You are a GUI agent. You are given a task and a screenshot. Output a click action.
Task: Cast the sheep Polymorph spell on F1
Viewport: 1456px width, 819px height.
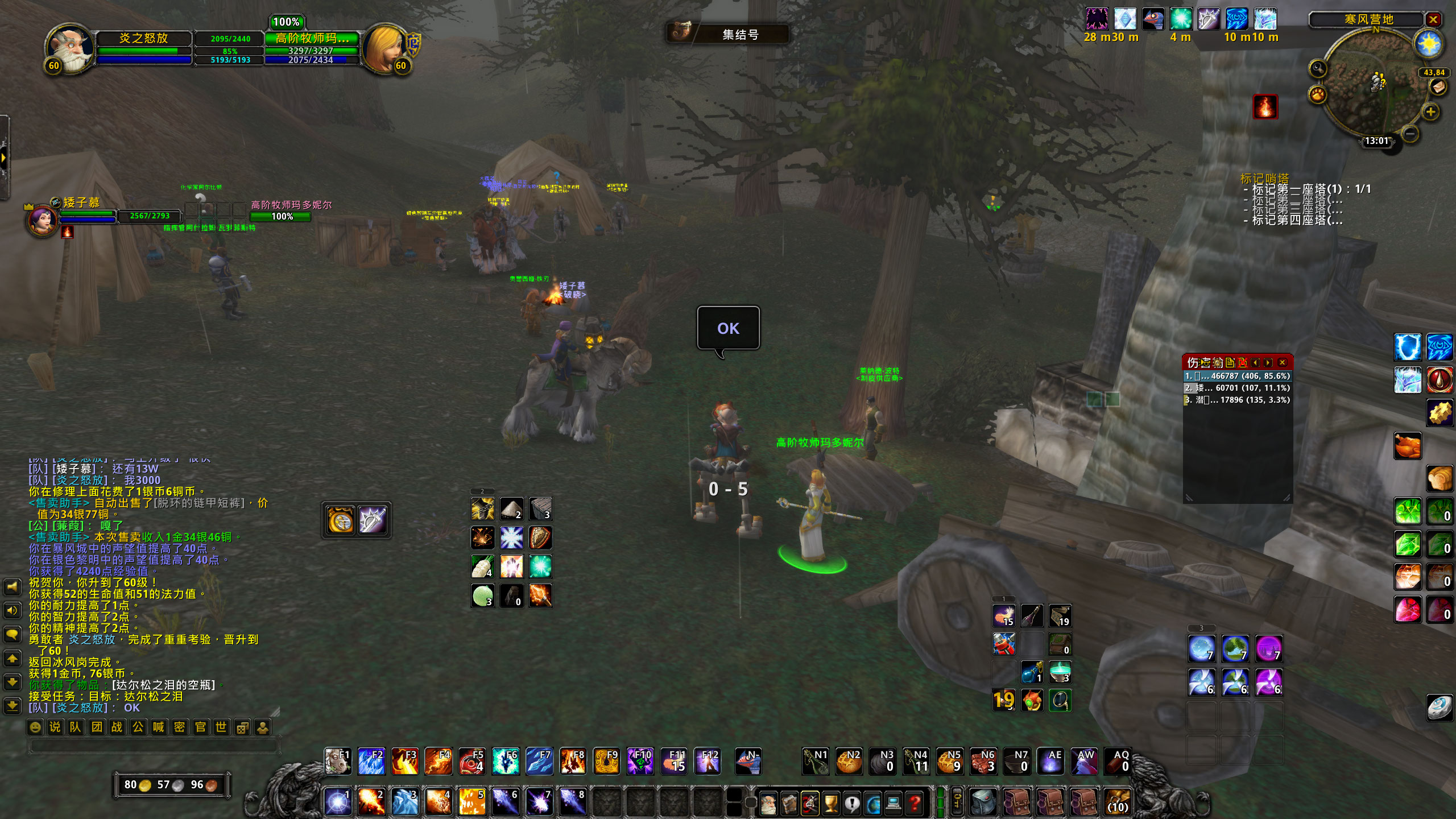[338, 762]
